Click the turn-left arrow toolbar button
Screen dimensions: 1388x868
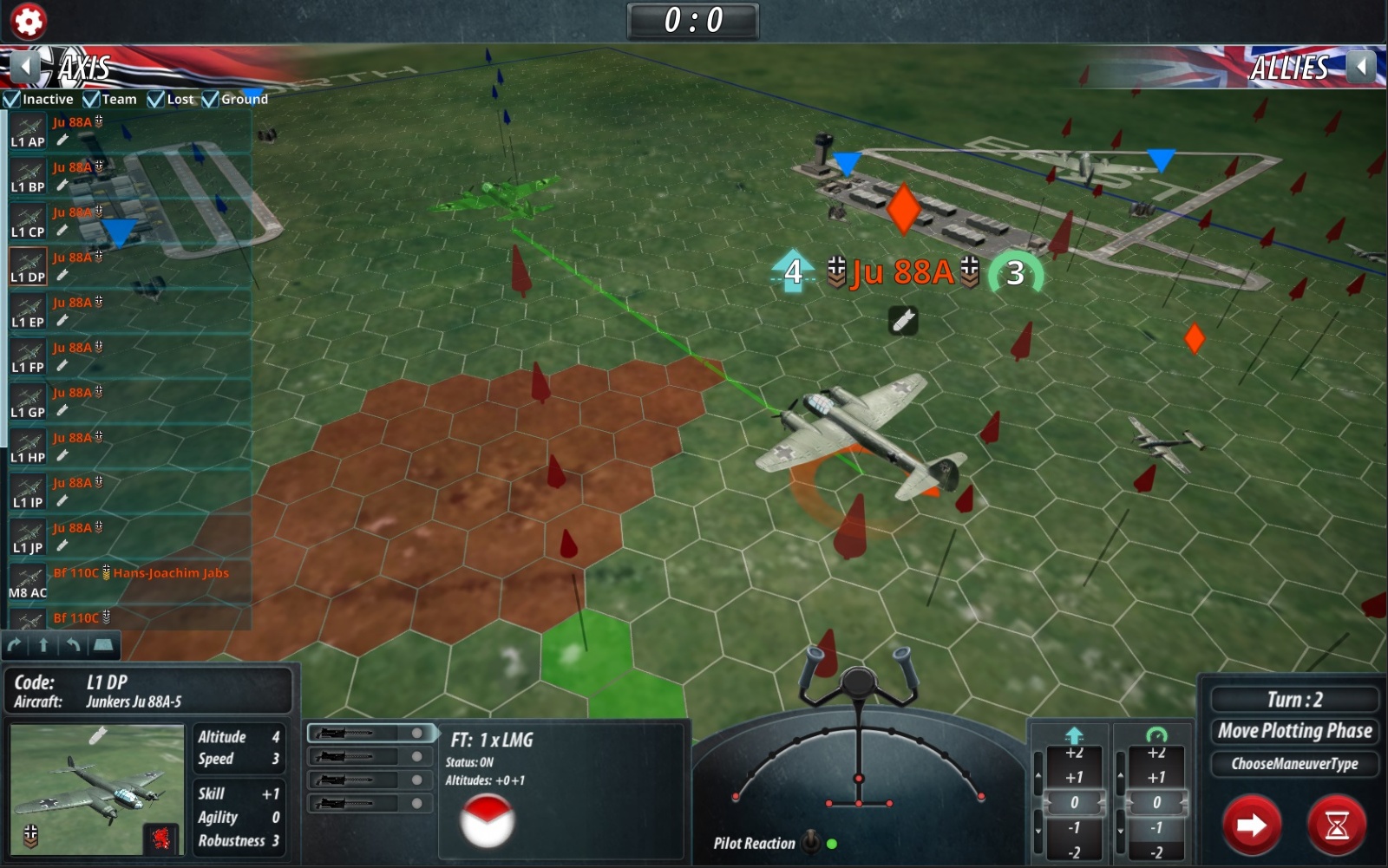pos(73,644)
